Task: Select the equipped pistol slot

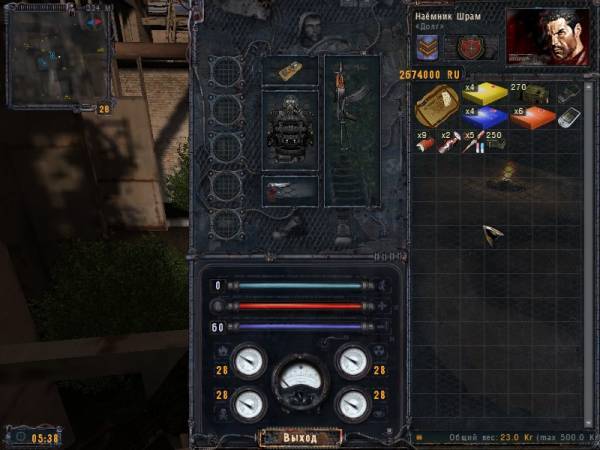Action: tap(290, 190)
